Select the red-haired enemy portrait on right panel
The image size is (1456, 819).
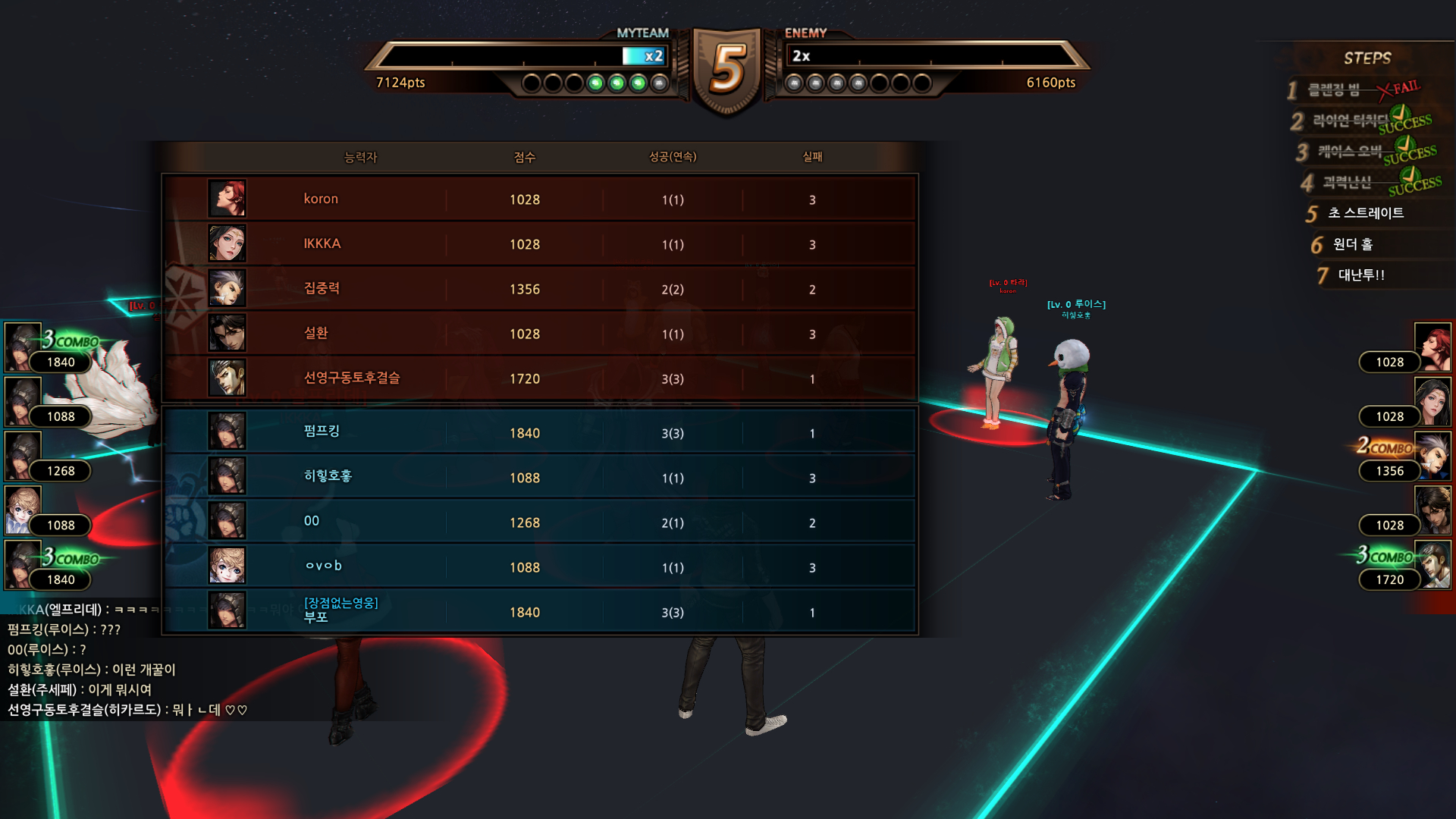1432,347
